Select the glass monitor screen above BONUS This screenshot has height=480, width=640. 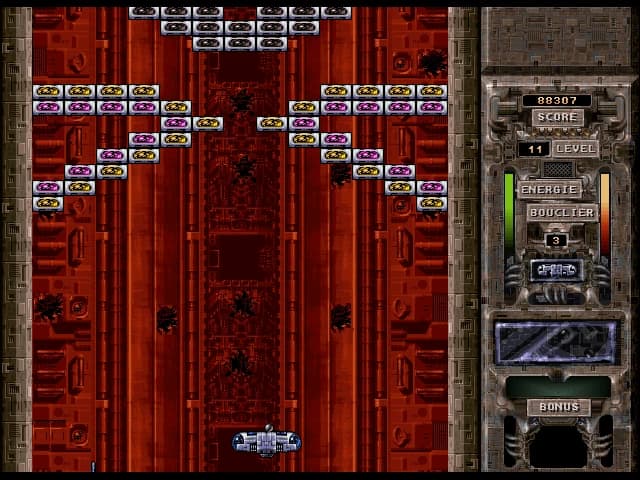pos(557,343)
